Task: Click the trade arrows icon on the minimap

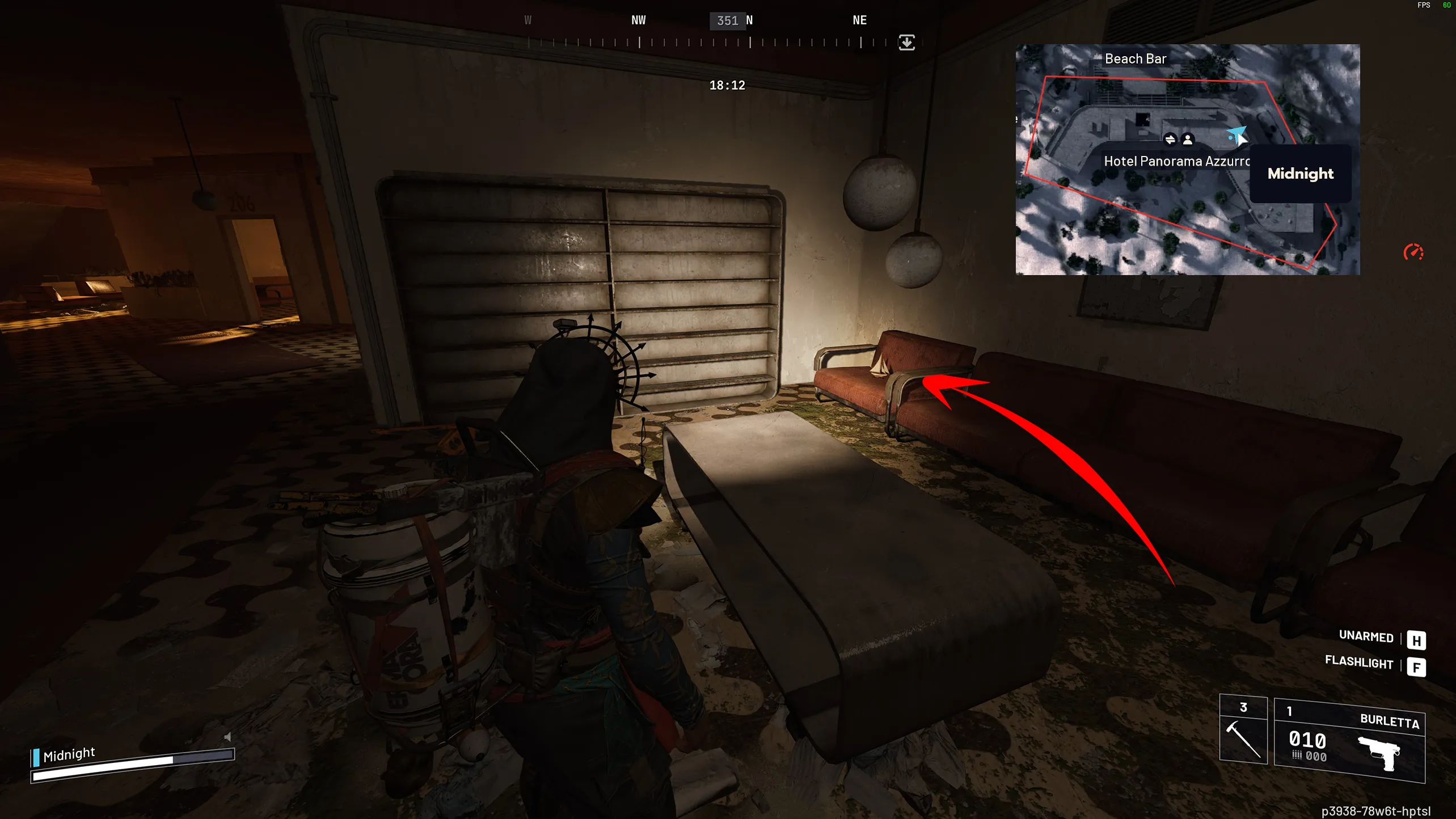Action: point(1171,139)
